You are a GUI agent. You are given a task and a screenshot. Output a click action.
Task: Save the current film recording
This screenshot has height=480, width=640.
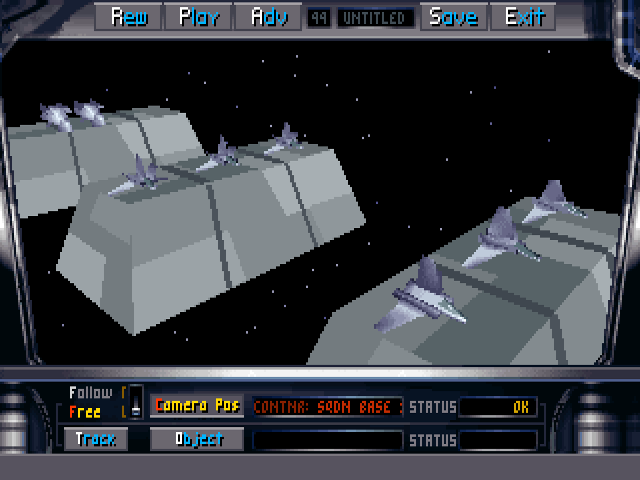(x=453, y=17)
